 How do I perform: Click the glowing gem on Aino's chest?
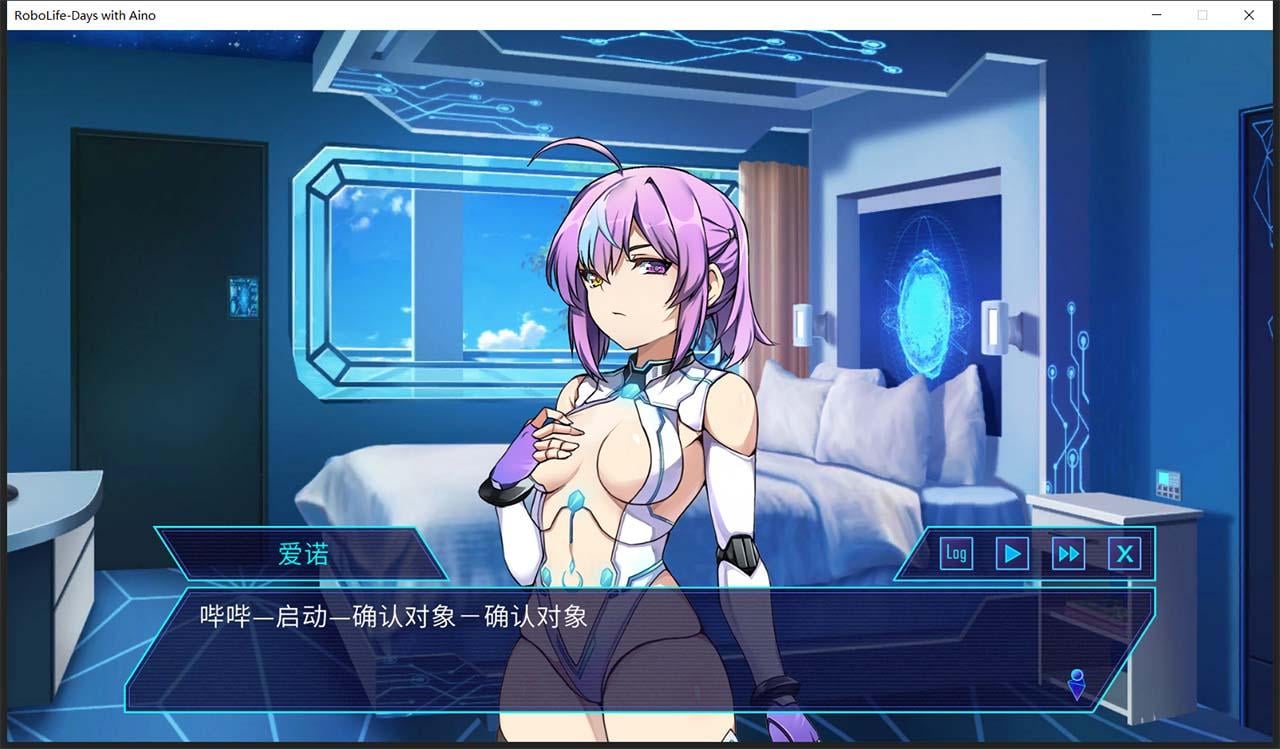click(x=633, y=394)
